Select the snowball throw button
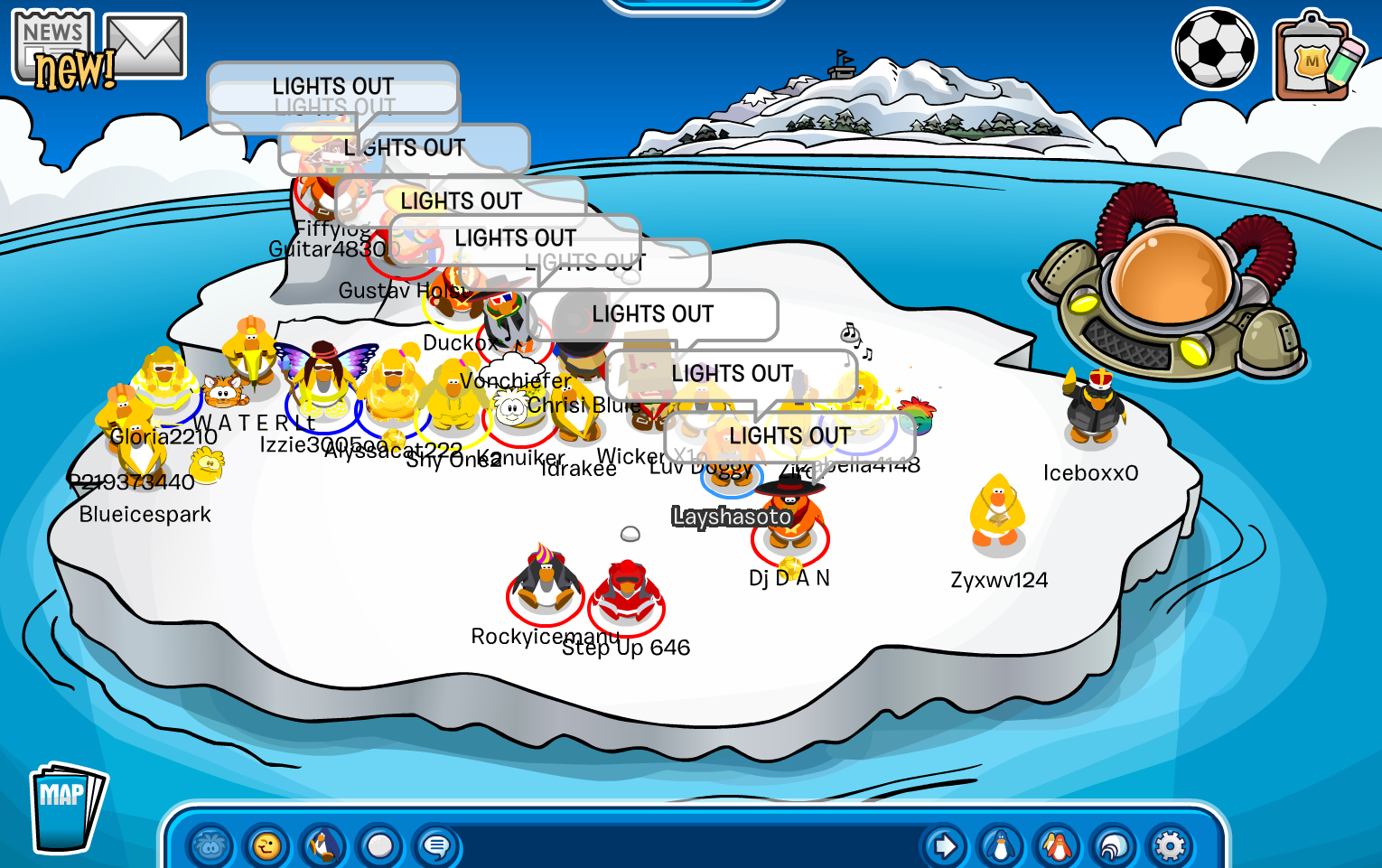The height and width of the screenshot is (868, 1382). 379,847
